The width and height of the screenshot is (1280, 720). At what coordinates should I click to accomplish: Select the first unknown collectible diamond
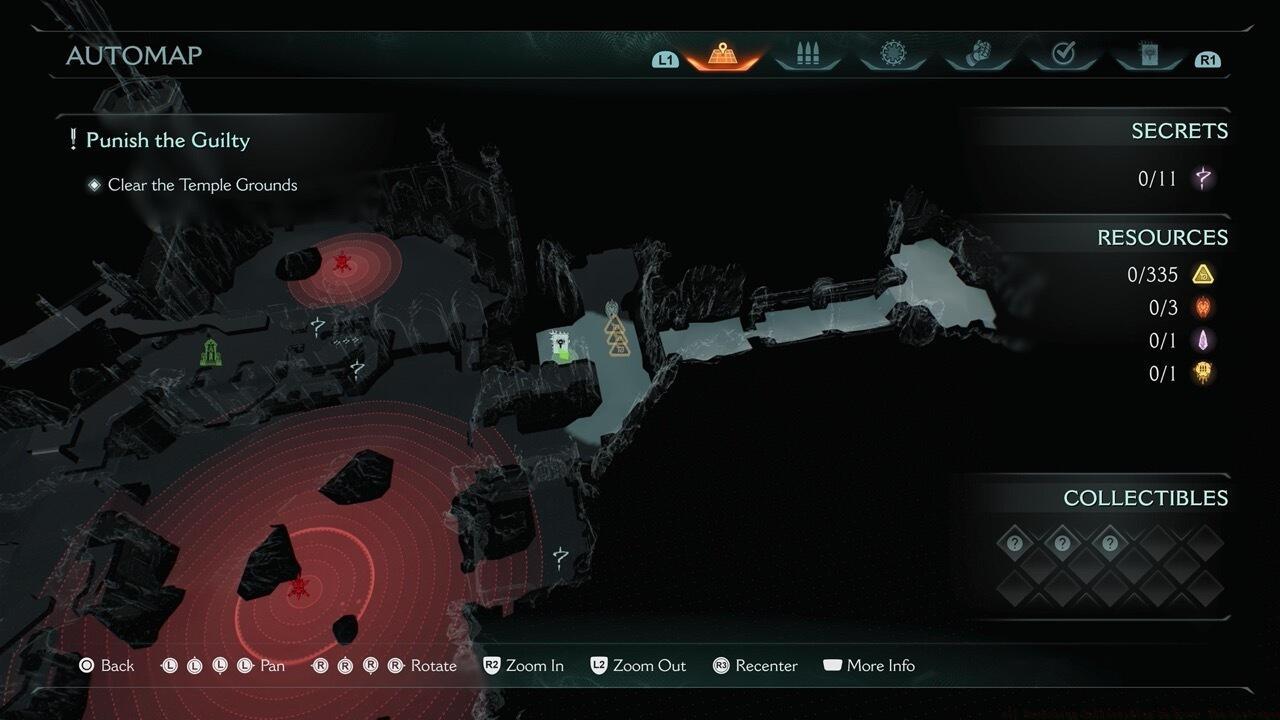1015,544
